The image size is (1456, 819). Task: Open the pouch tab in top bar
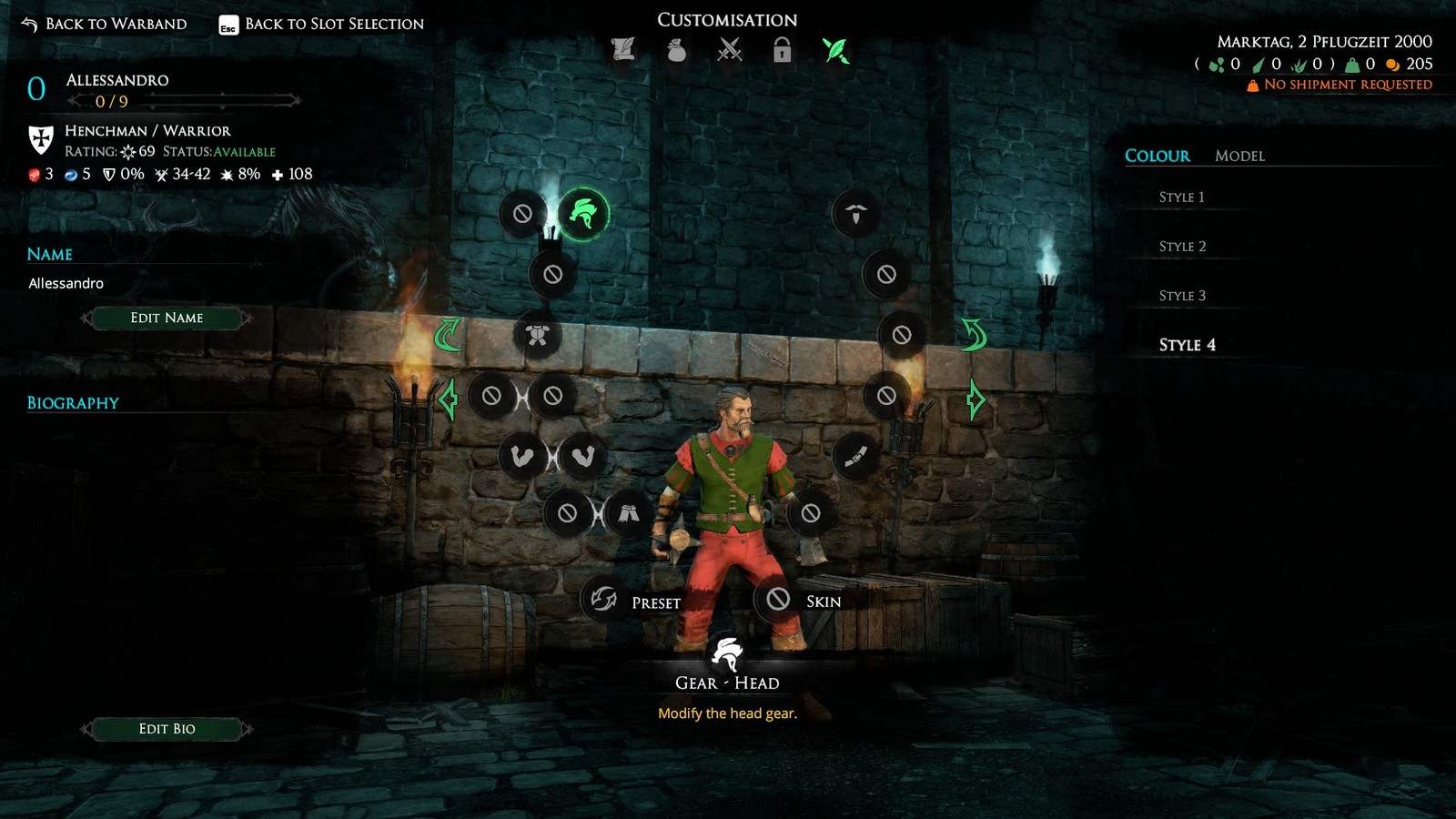pos(676,50)
